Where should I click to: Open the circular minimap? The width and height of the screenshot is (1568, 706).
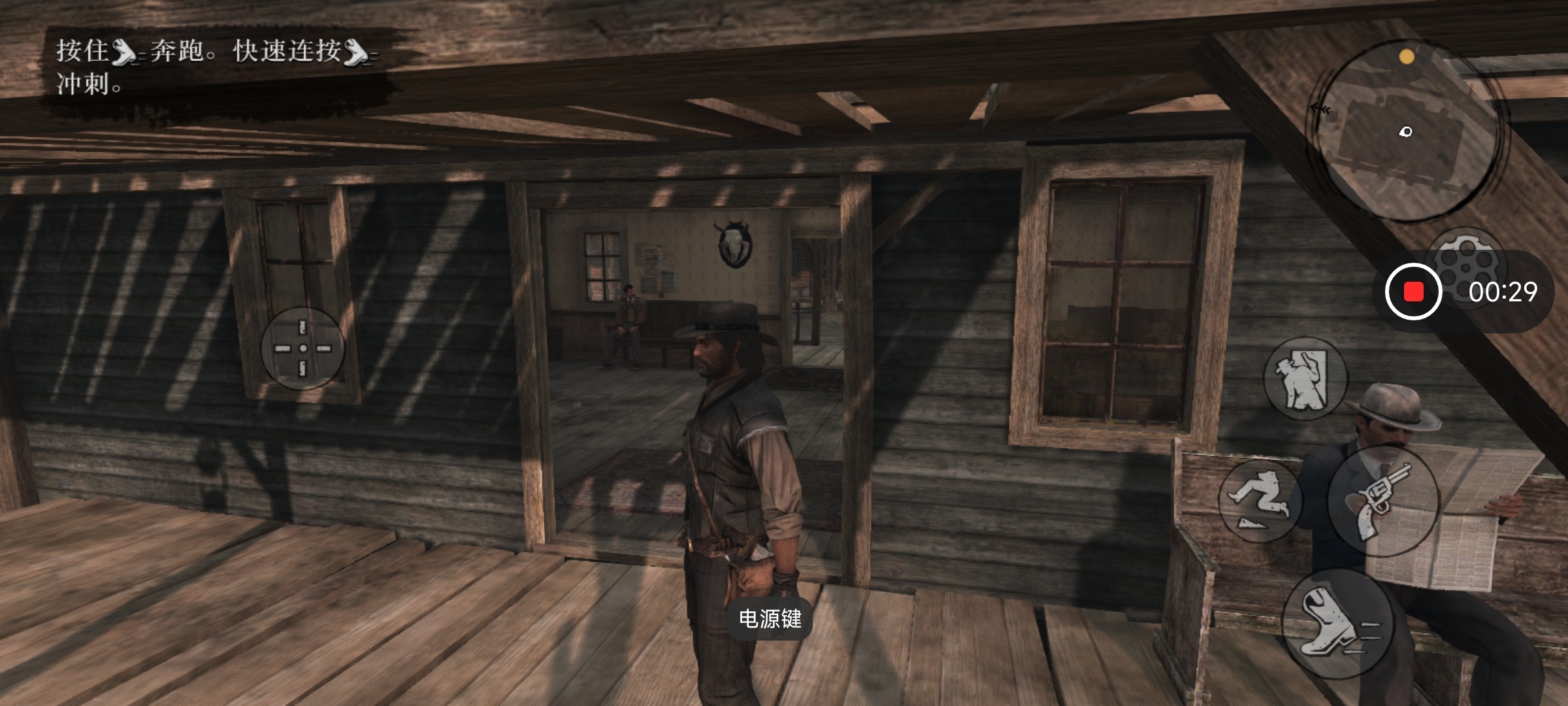tap(1405, 129)
